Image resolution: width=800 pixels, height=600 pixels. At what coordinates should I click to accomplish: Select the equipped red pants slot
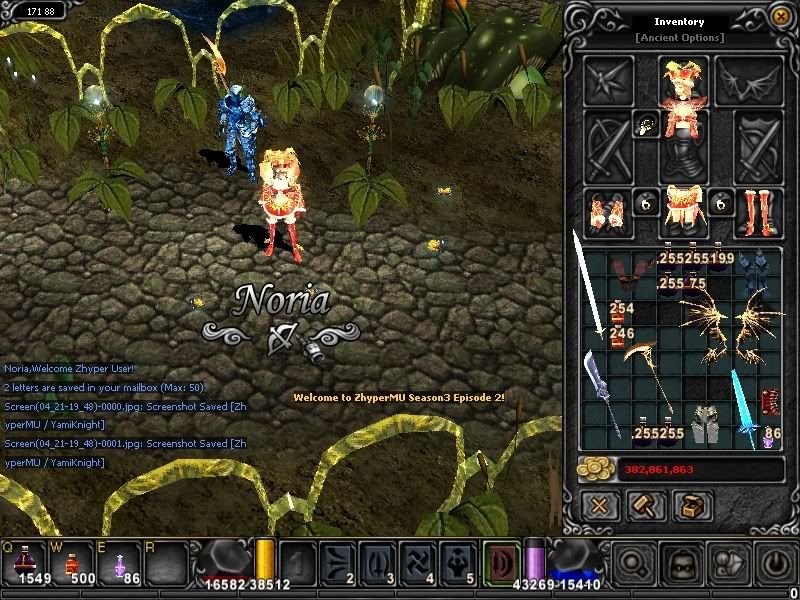[x=684, y=212]
